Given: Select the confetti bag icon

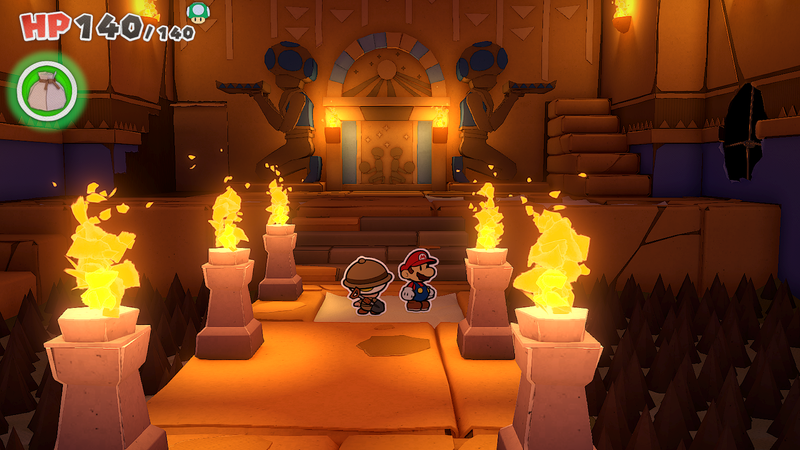Looking at the screenshot, I should 46,90.
